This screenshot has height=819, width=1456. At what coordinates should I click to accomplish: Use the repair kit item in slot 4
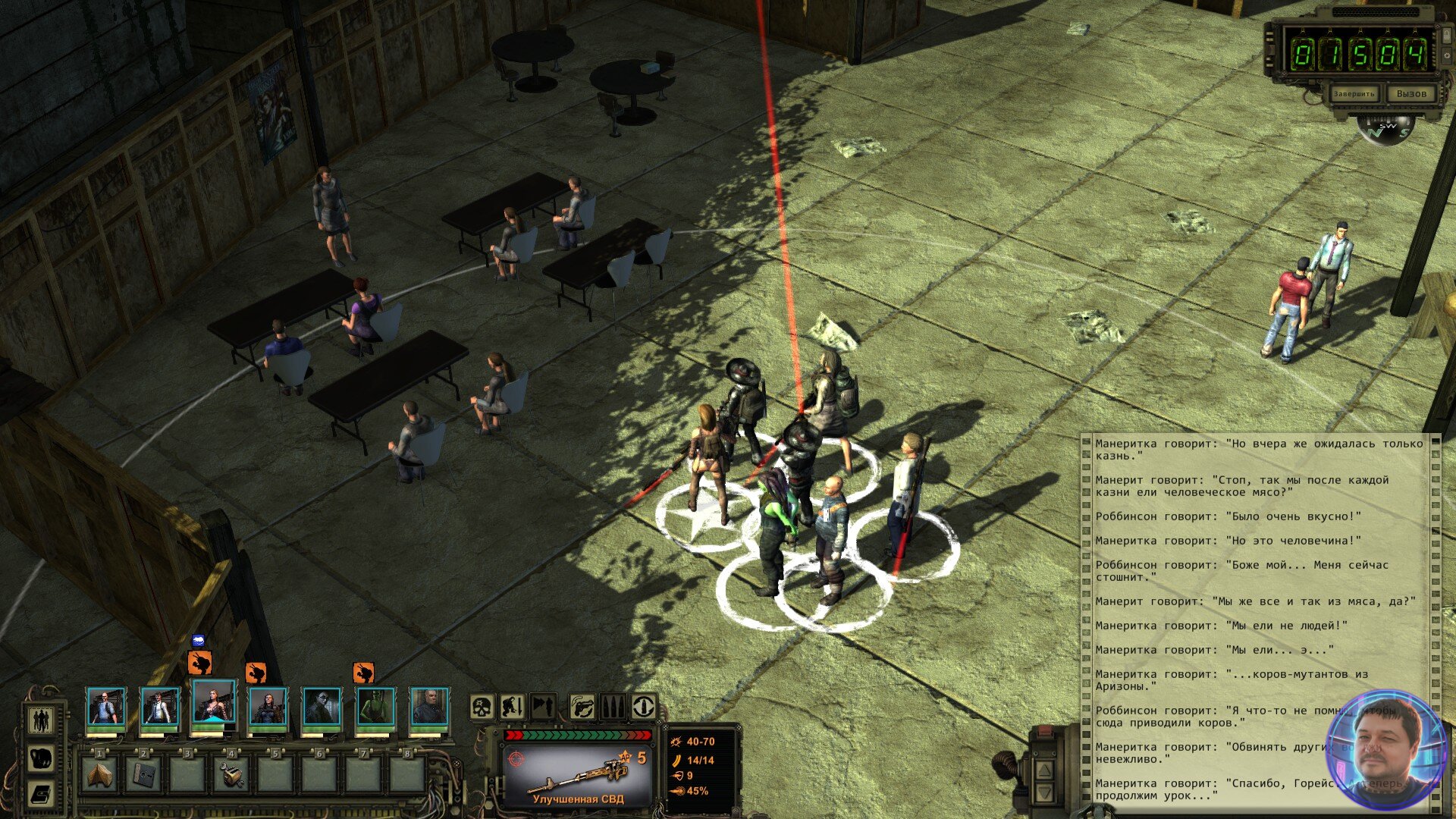coord(231,775)
